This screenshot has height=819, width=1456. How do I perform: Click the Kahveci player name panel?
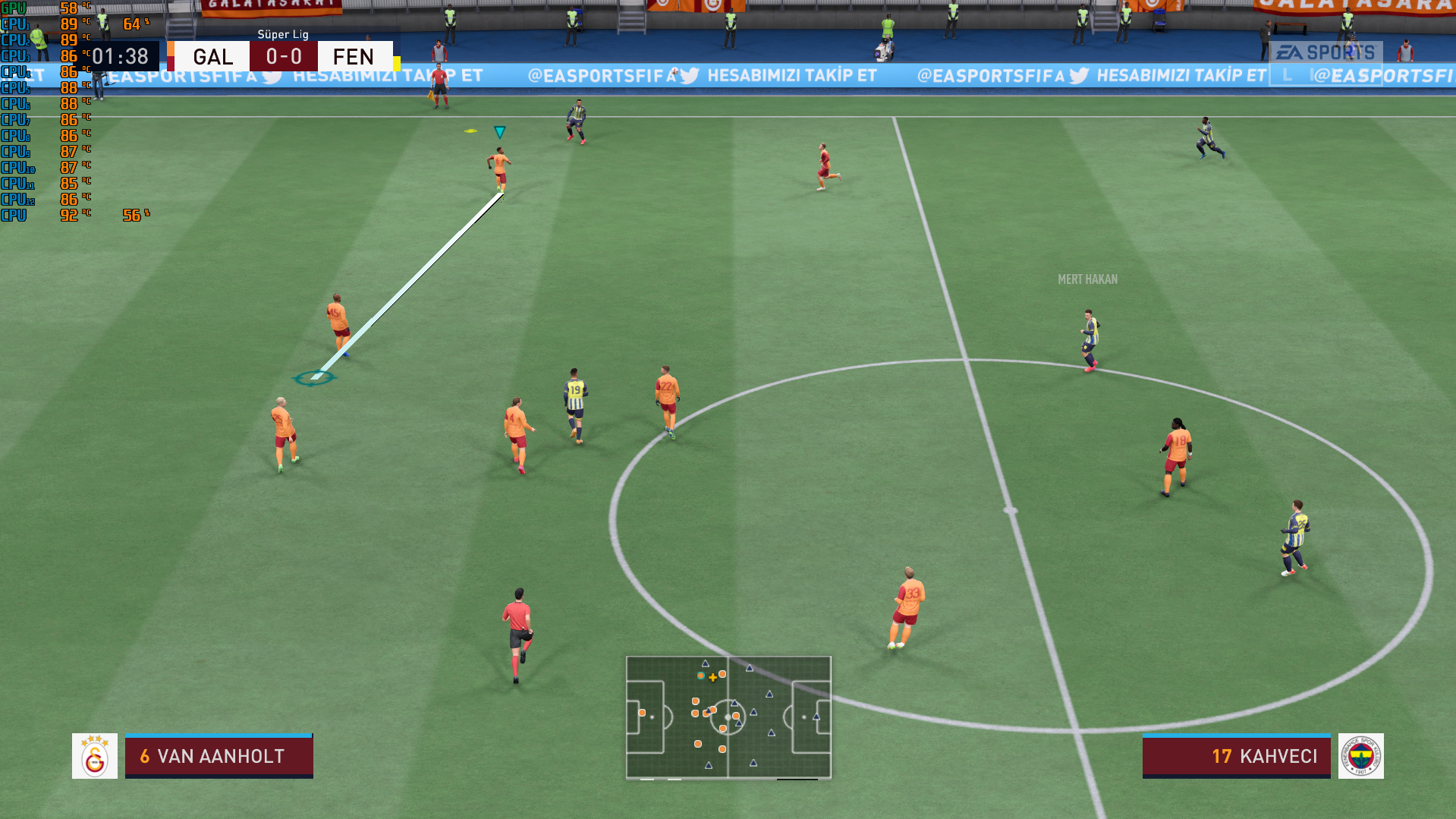[1236, 756]
